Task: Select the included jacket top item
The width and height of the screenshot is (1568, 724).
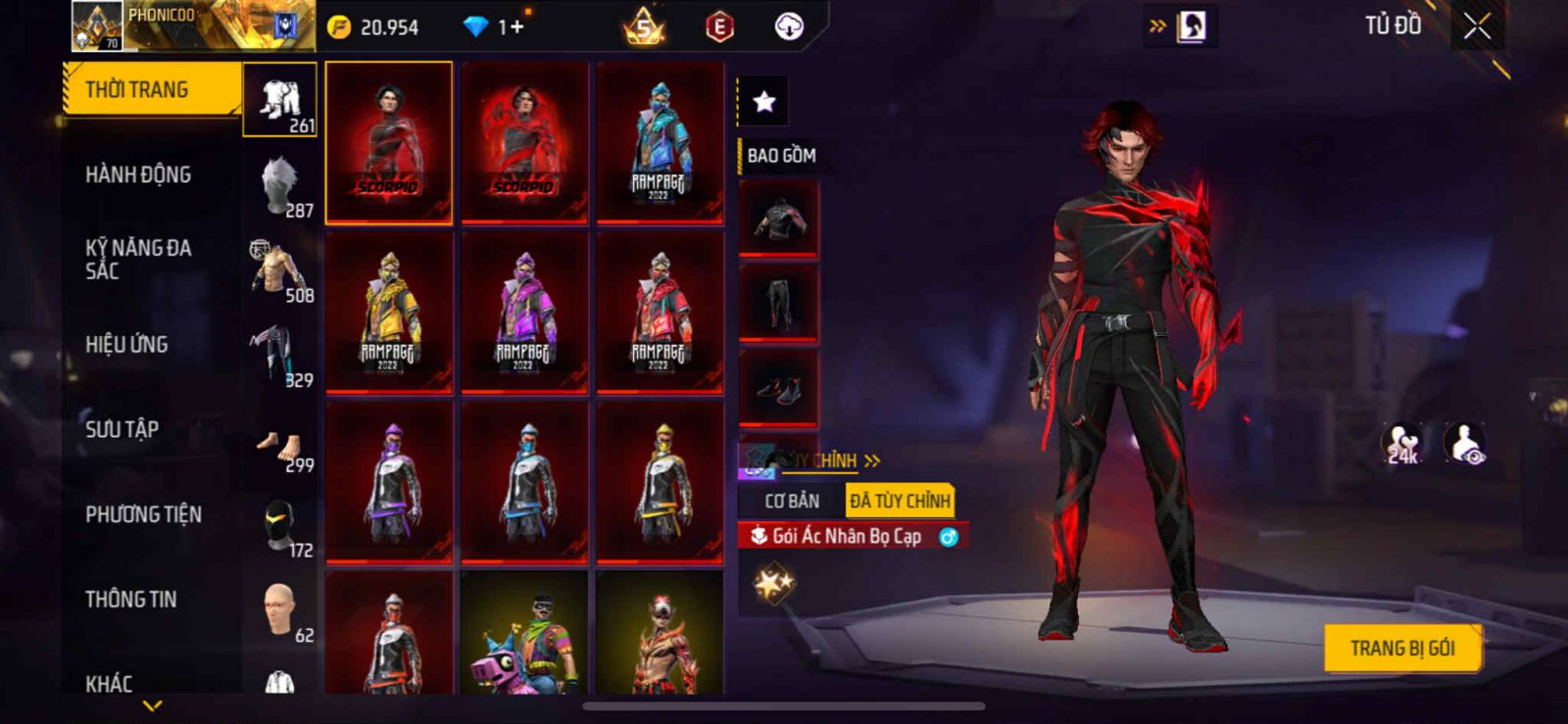Action: point(778,219)
